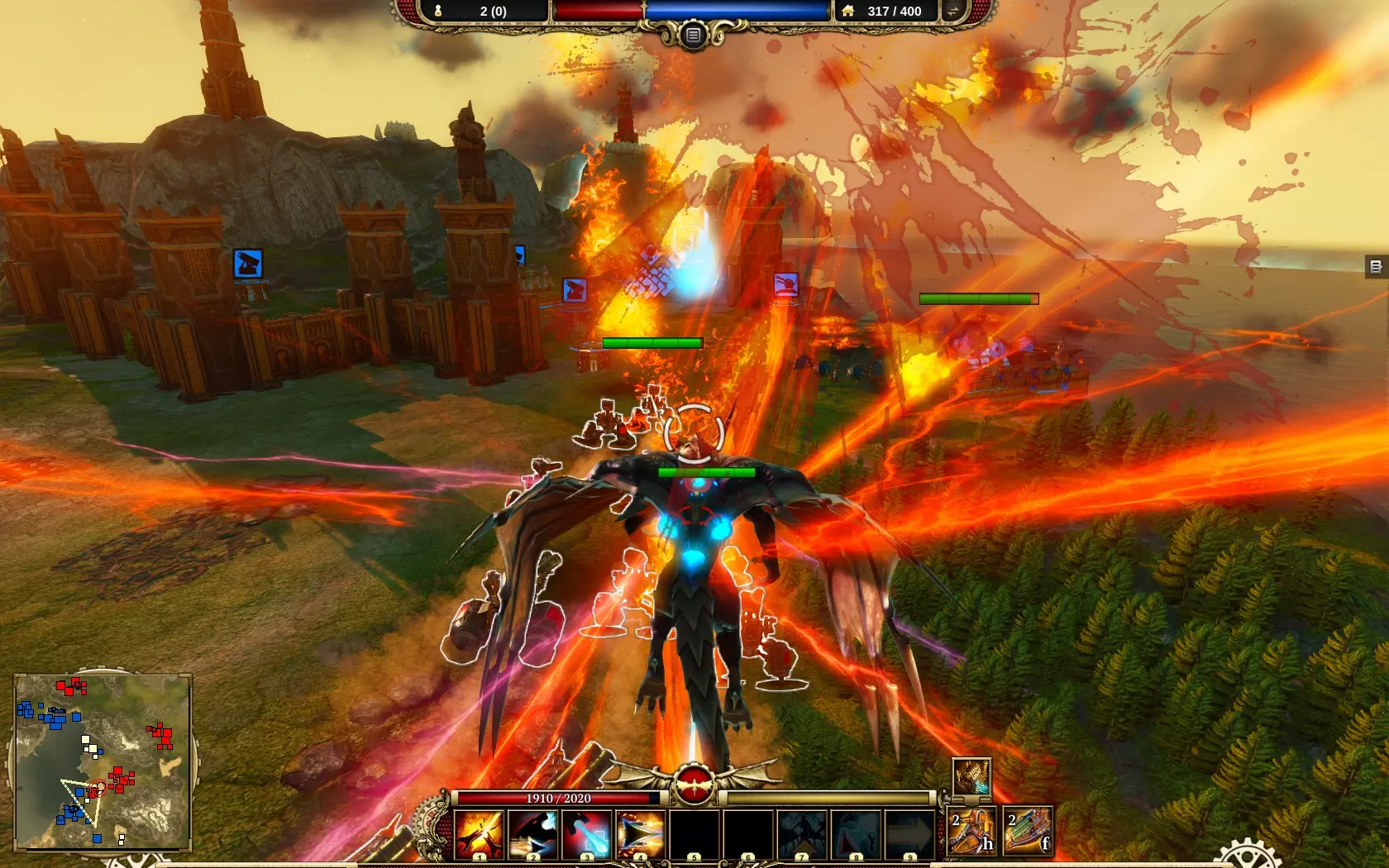Activate the explosive claw strike ability

480,833
